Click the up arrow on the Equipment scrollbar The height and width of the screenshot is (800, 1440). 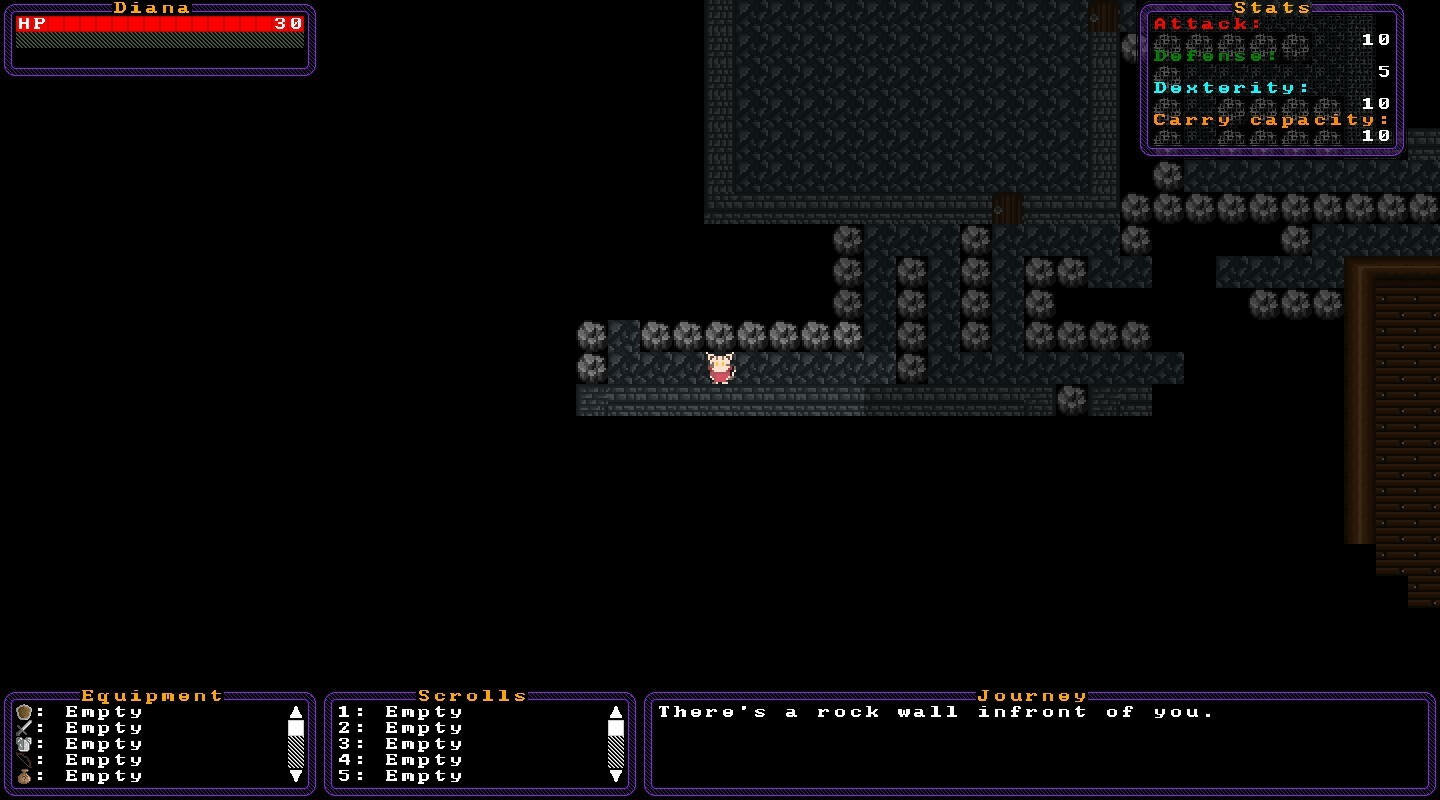point(296,712)
